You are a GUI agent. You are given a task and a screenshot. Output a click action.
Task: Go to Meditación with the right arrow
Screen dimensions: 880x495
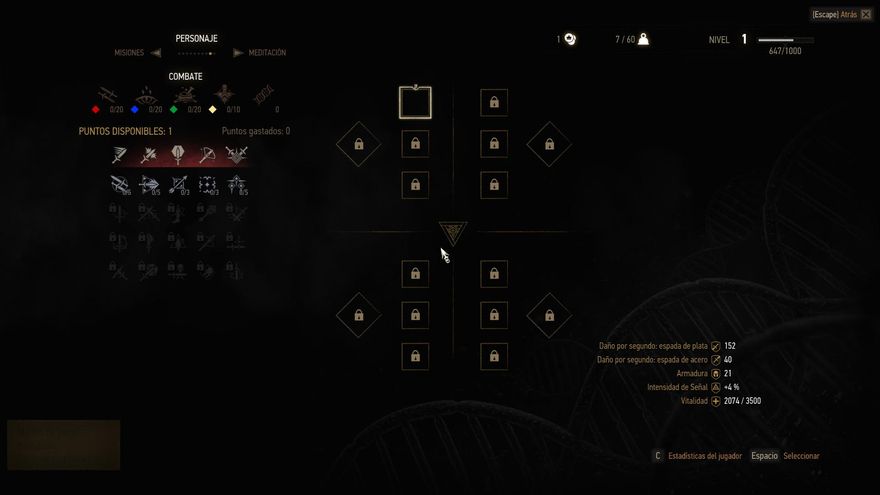(x=238, y=53)
